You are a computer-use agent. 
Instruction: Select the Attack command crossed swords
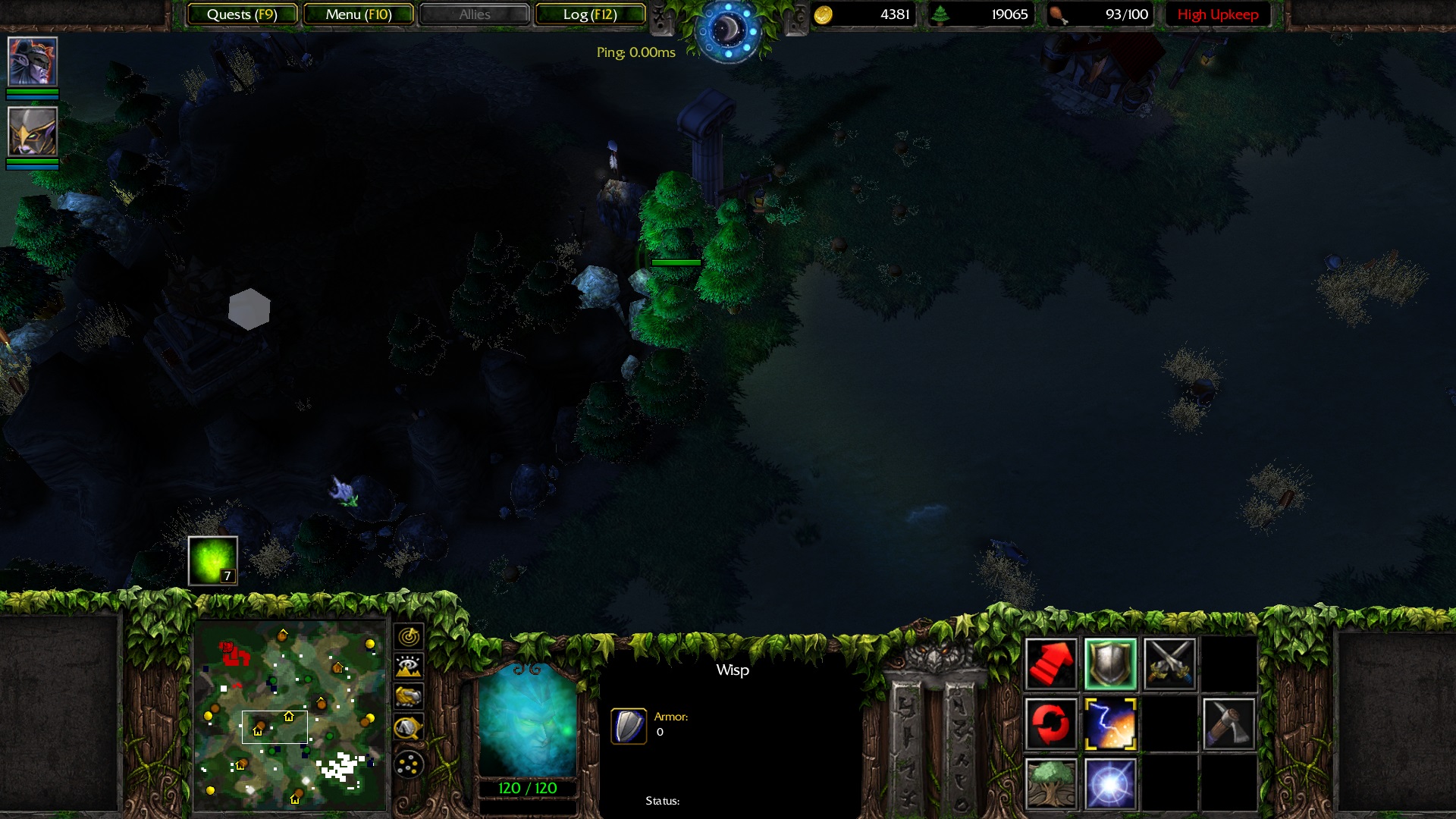(x=1170, y=664)
